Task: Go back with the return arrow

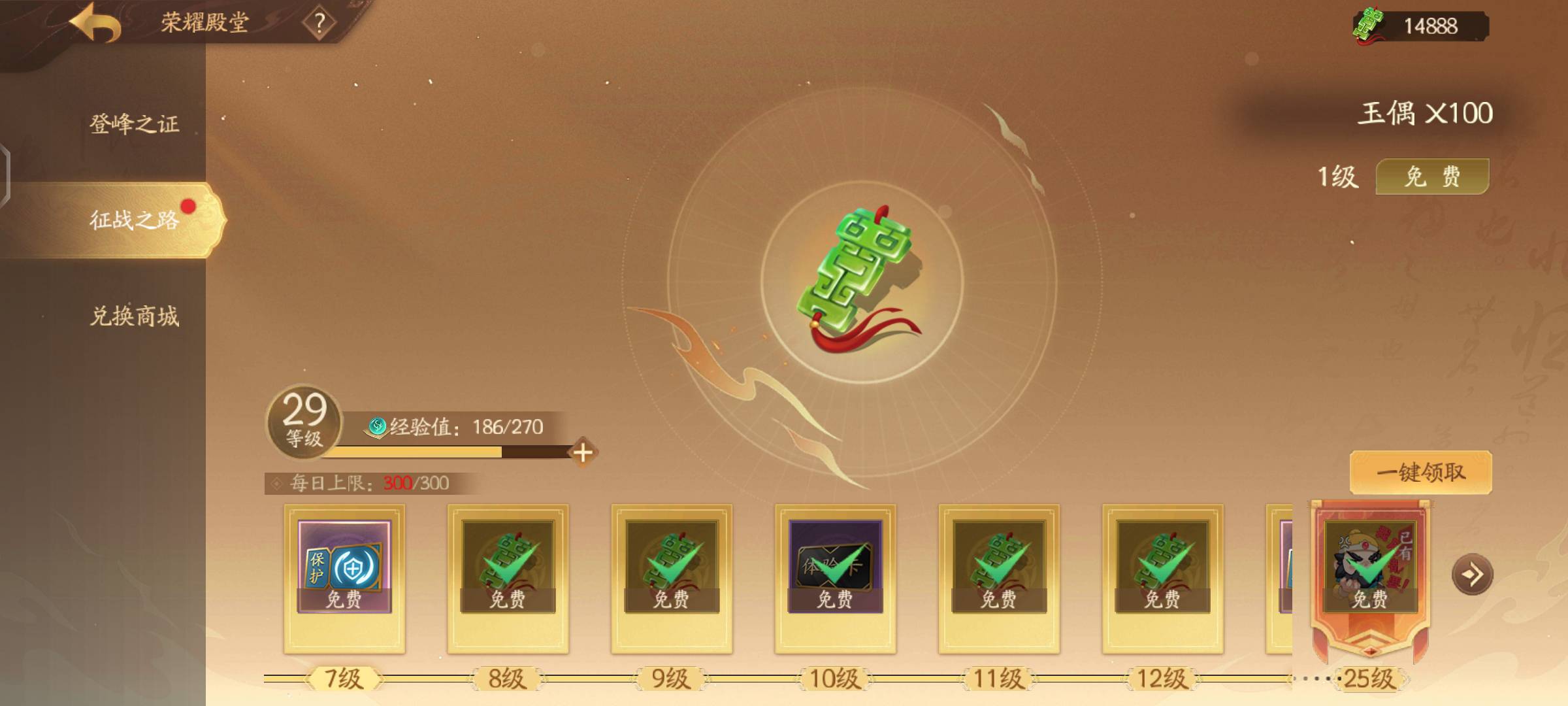Action: pyautogui.click(x=97, y=24)
